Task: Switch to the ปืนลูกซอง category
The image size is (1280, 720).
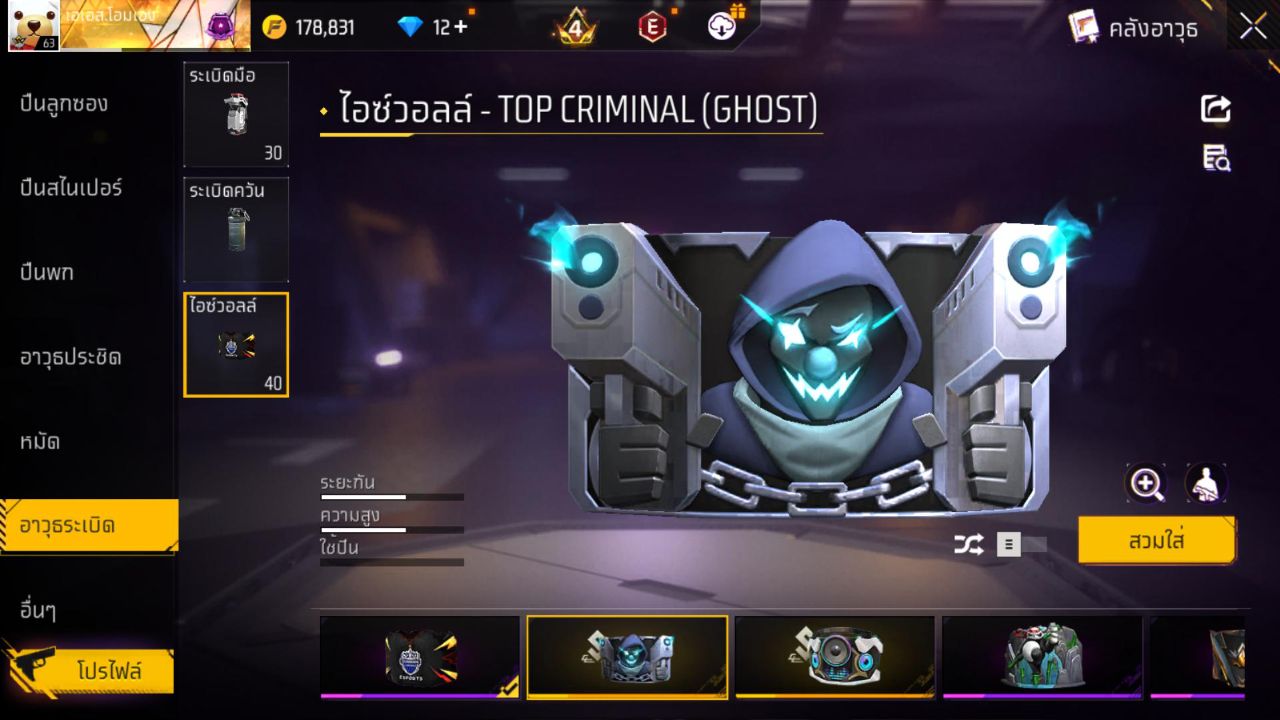Action: (x=64, y=104)
